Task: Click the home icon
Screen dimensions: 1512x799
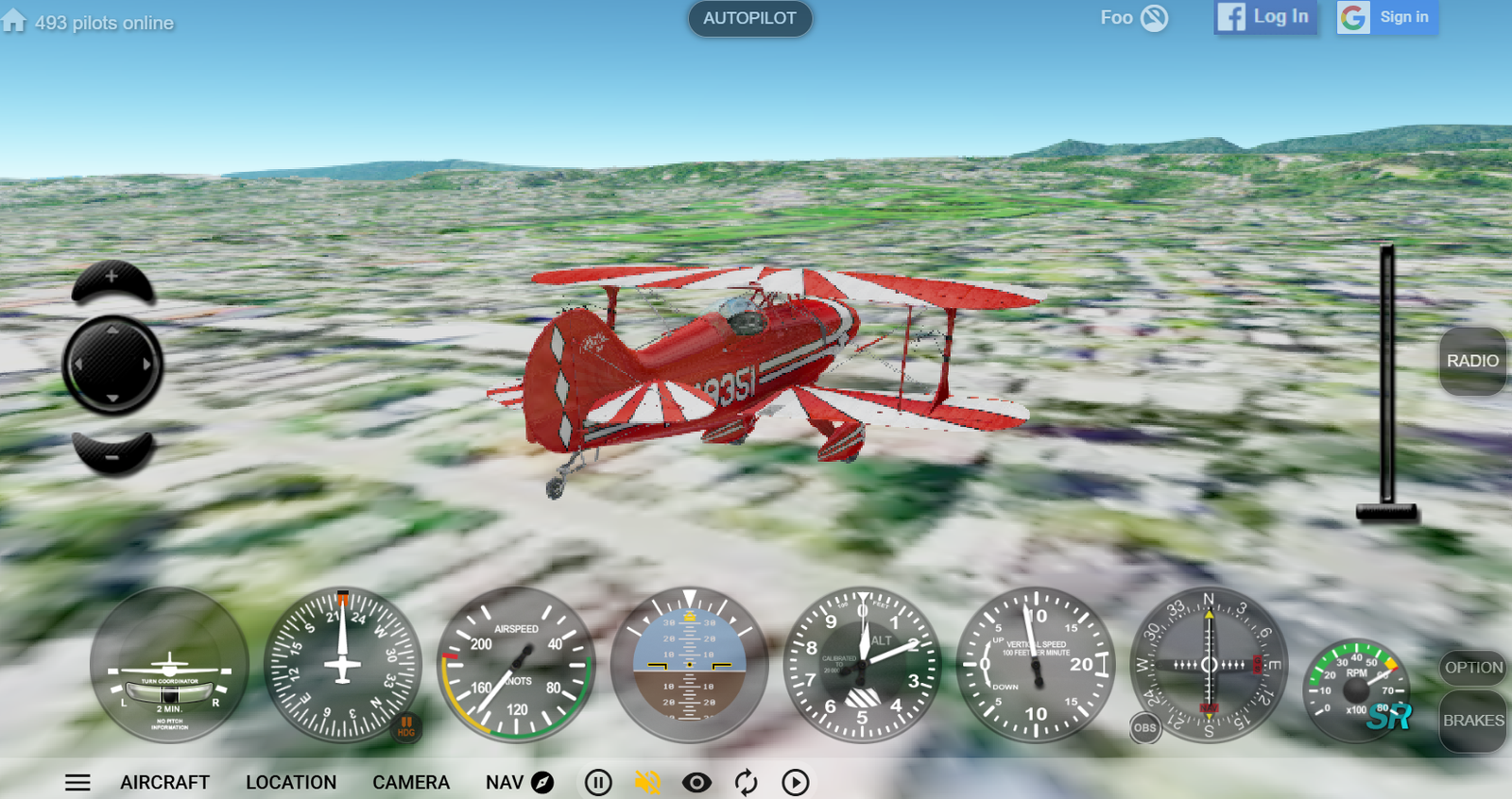Action: (14, 21)
